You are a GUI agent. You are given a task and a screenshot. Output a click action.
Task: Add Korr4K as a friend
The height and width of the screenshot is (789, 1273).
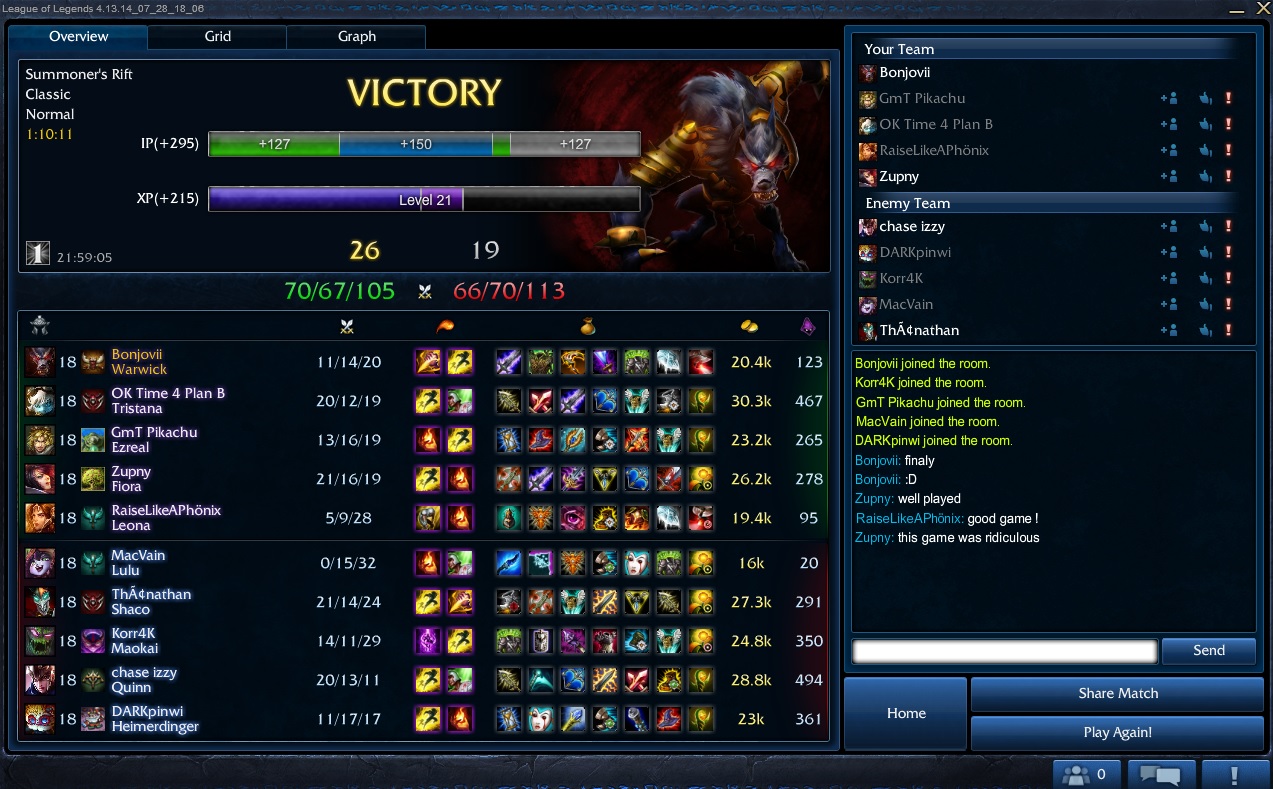pos(1168,278)
